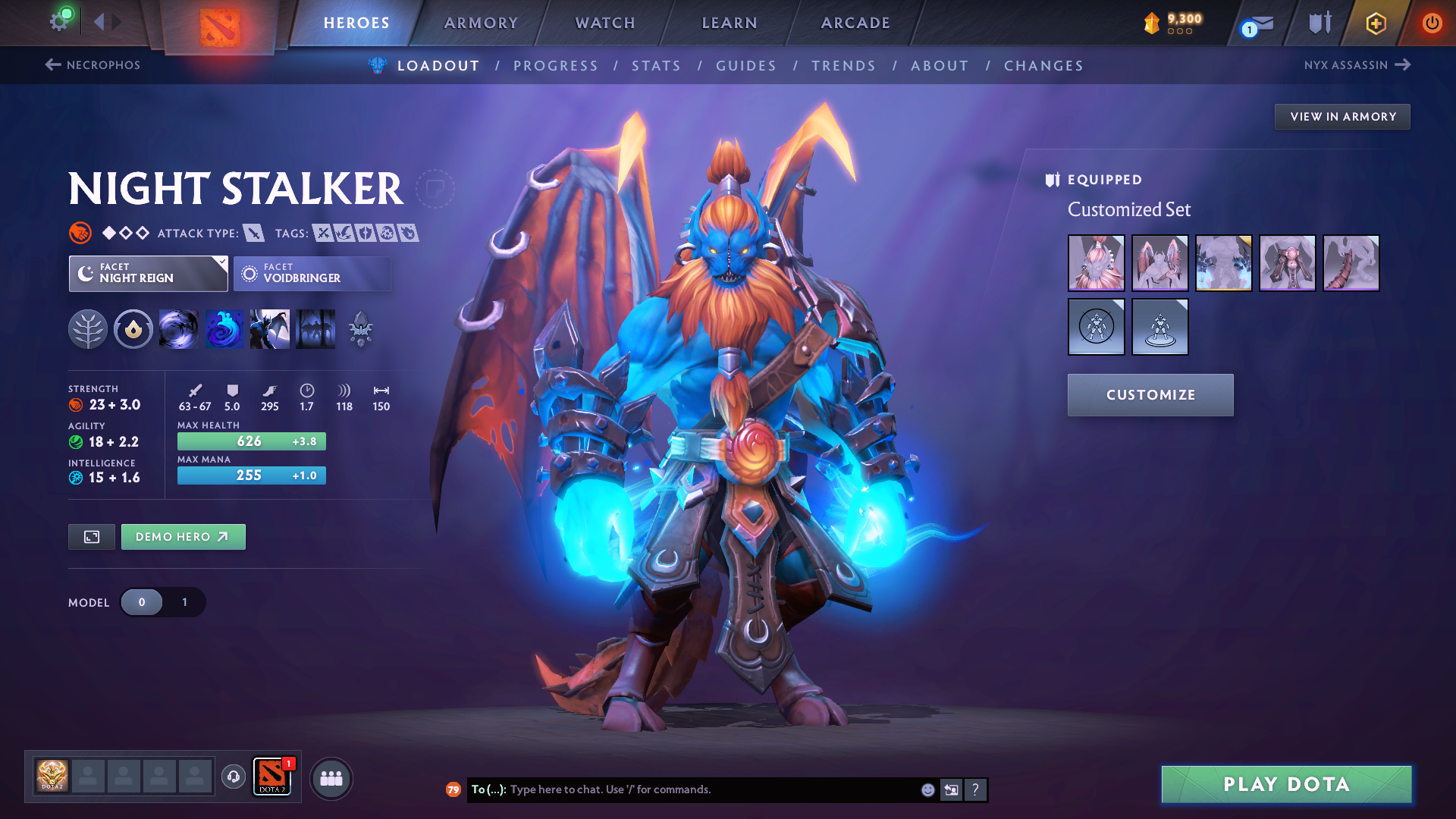Viewport: 1456px width, 819px height.
Task: View the hero Trends page
Action: [843, 66]
